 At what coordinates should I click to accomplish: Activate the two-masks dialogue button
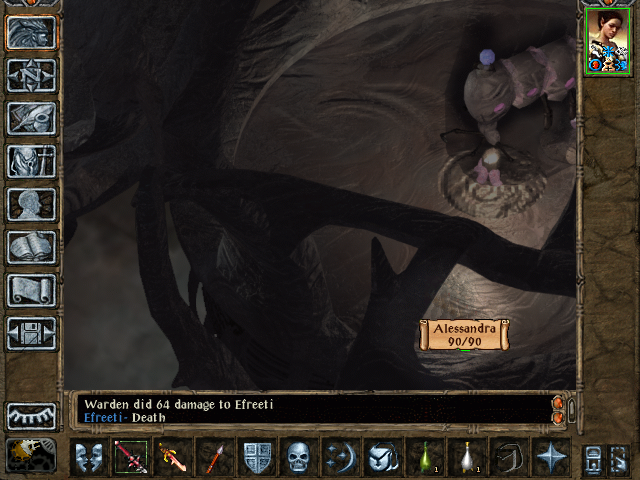click(x=90, y=457)
